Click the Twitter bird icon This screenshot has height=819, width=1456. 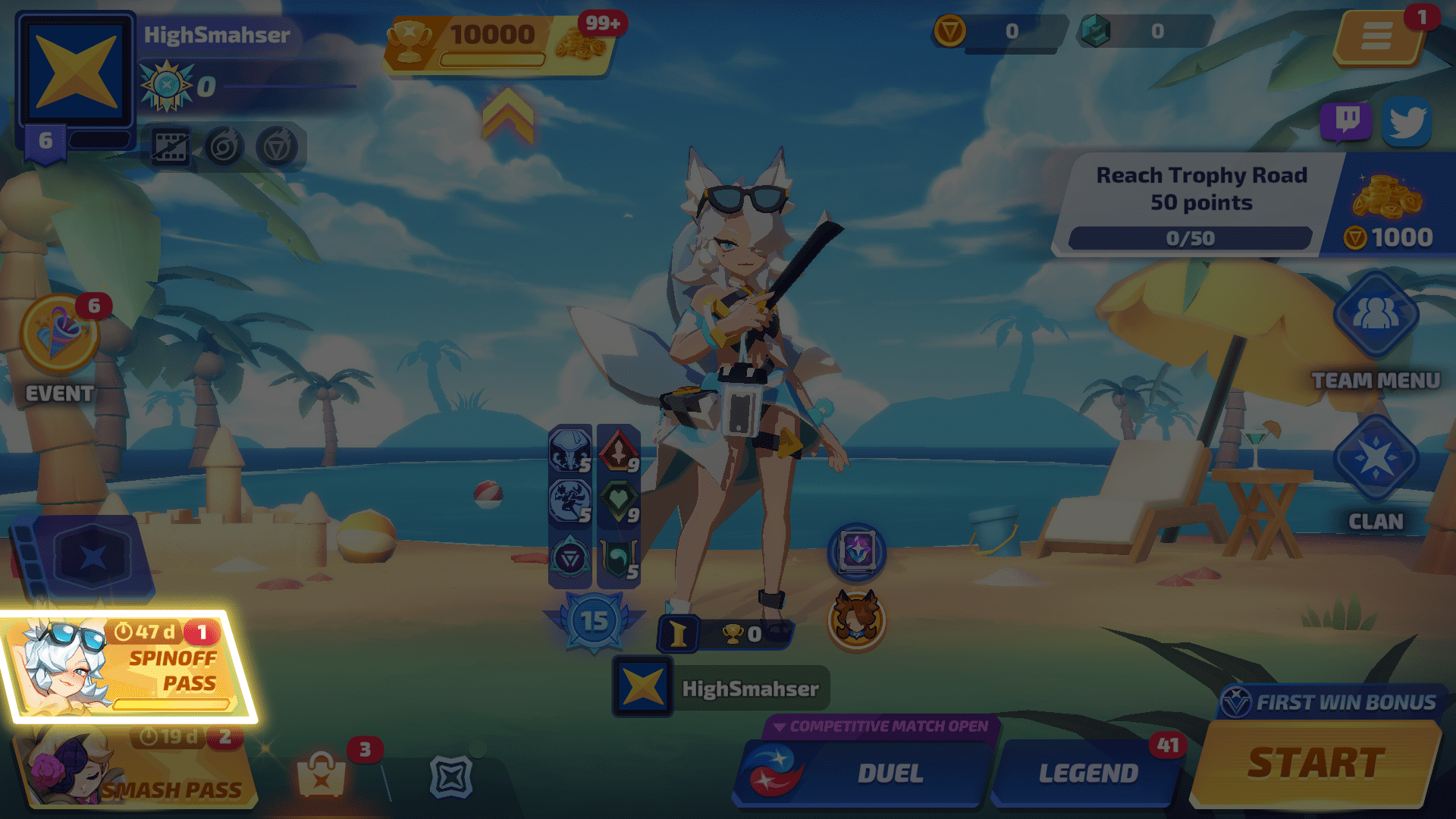point(1407,121)
